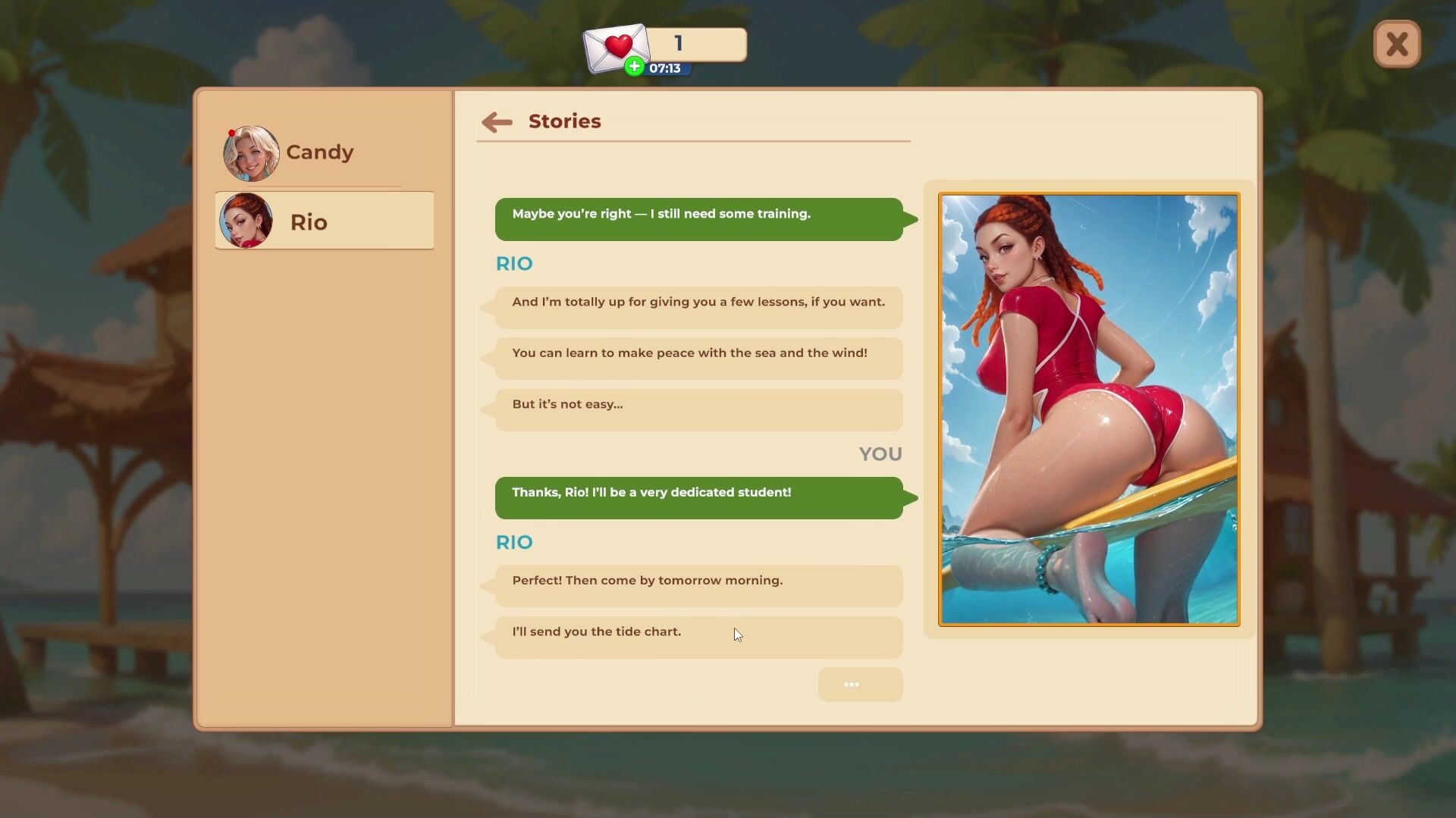Add more love letters with the green plus
The image size is (1456, 818).
tap(635, 67)
